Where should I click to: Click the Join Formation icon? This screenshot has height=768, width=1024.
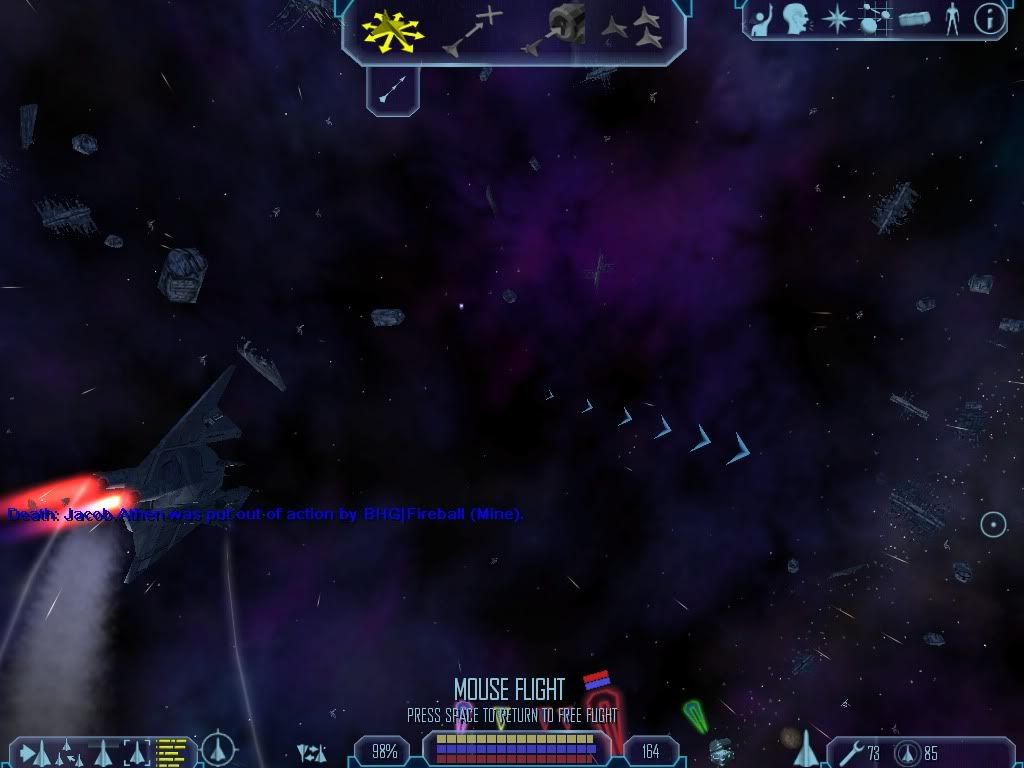pyautogui.click(x=632, y=29)
